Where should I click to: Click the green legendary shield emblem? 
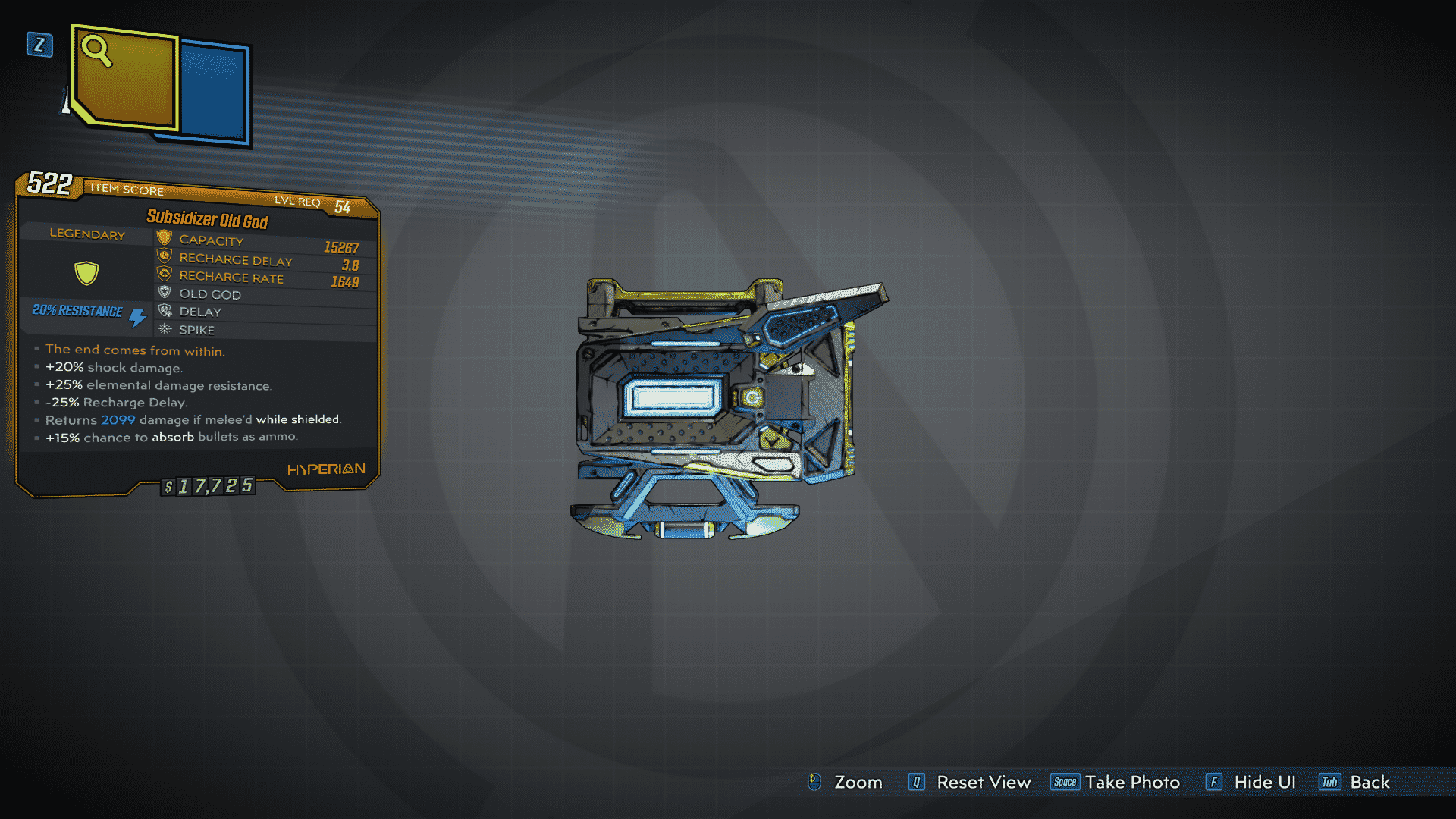86,274
